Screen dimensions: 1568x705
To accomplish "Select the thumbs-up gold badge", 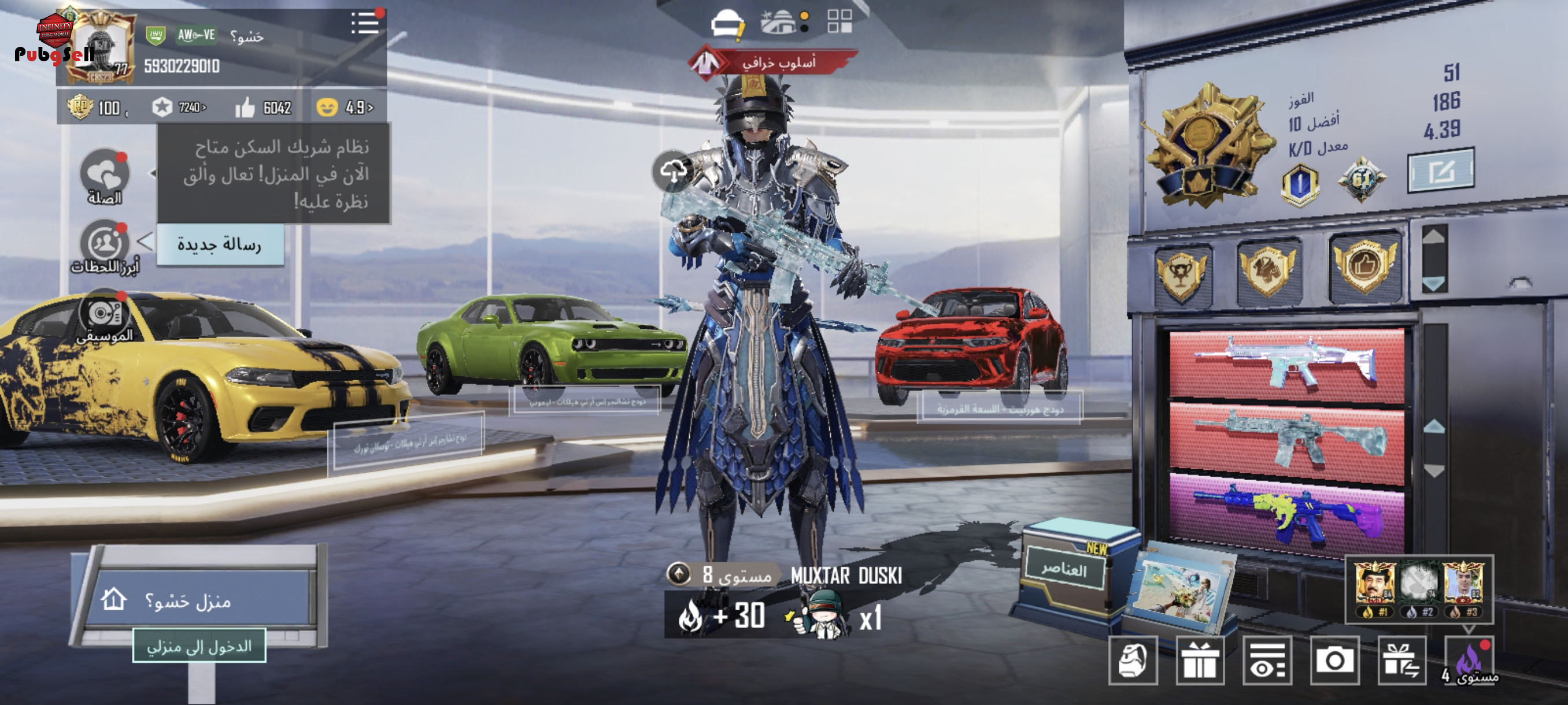I will 1364,266.
